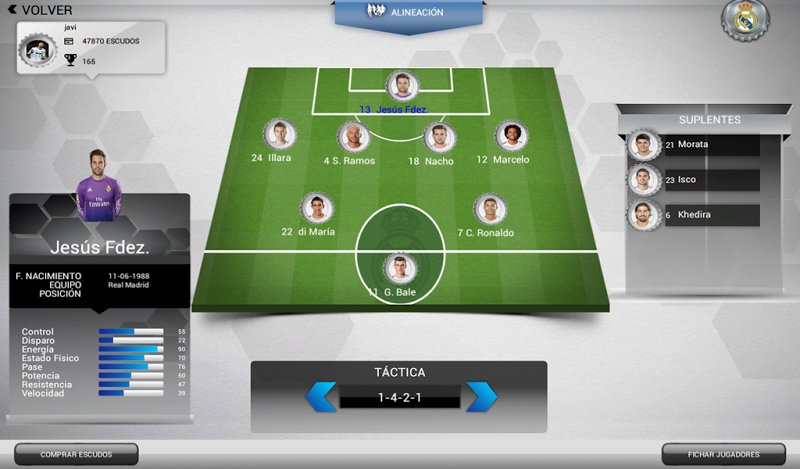The image size is (800, 469).
Task: Open the Comprar Escudos shop
Action: pyautogui.click(x=75, y=455)
